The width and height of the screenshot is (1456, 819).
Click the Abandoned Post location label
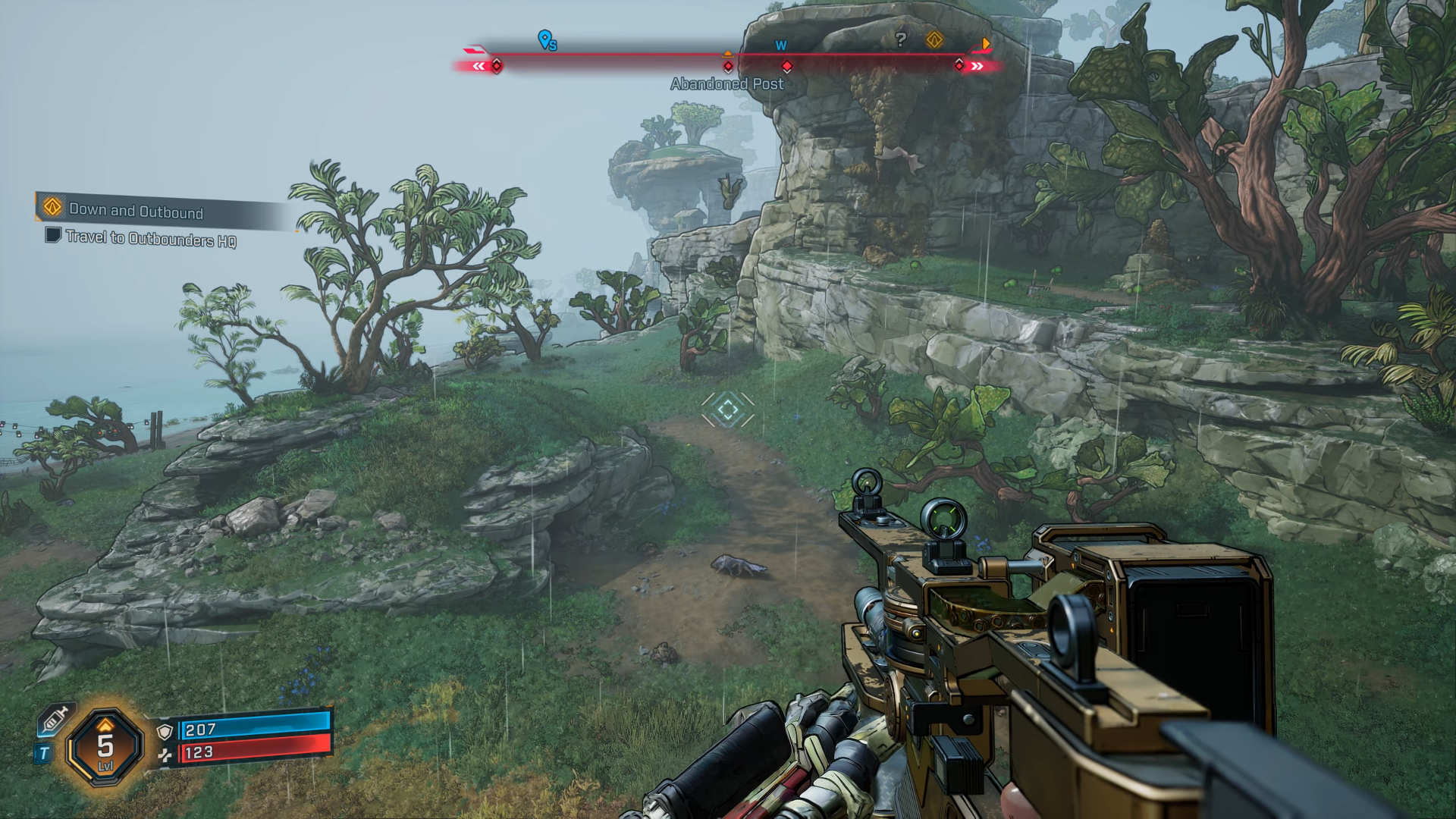(x=726, y=84)
